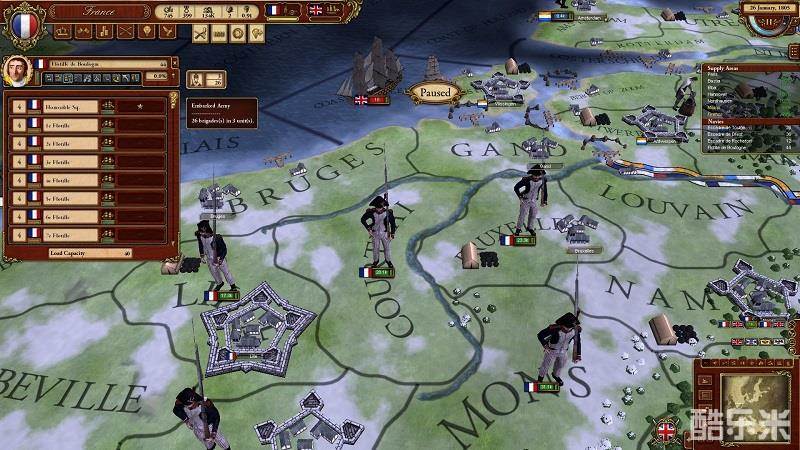Click the British flag shield near minimap
Viewport: 800px width, 450px height.
click(666, 432)
